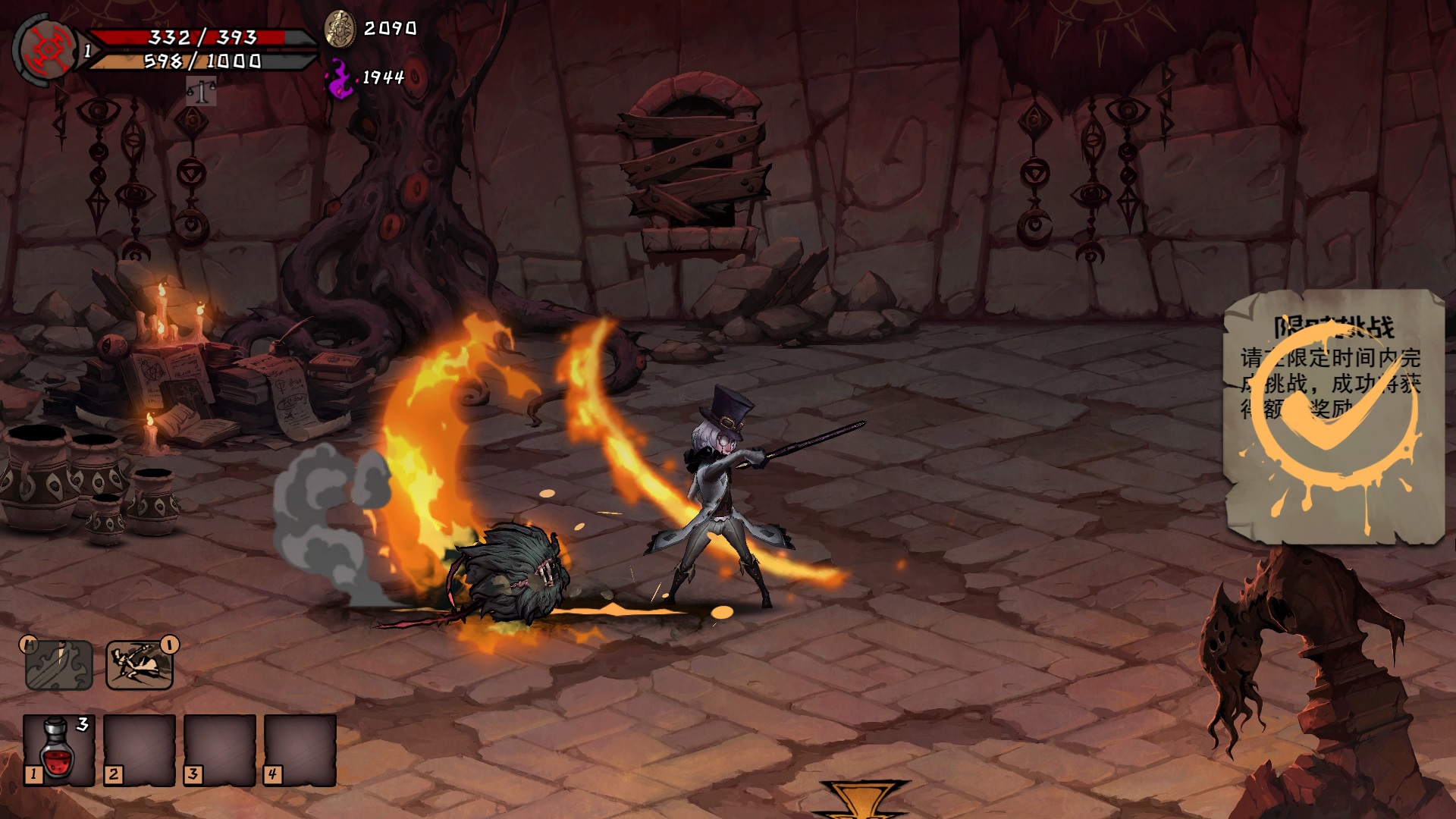Trigger the dash attack skill icon
1456x819 pixels.
pos(140,665)
